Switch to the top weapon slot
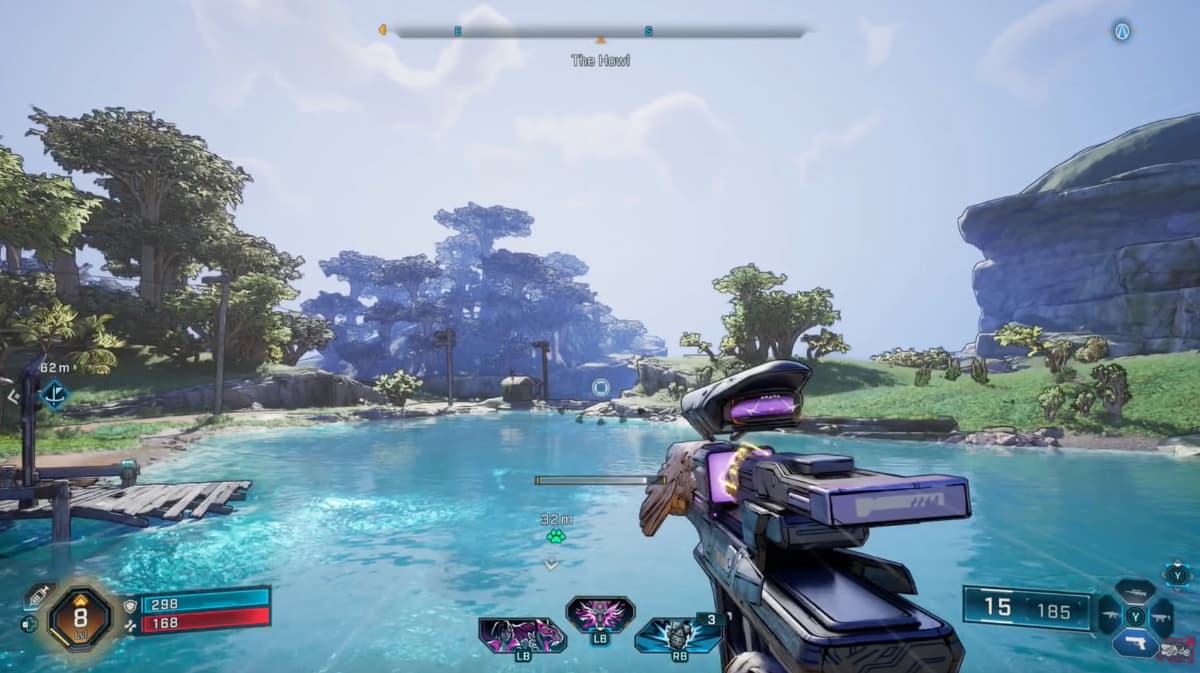The image size is (1200, 673). click(x=1135, y=591)
